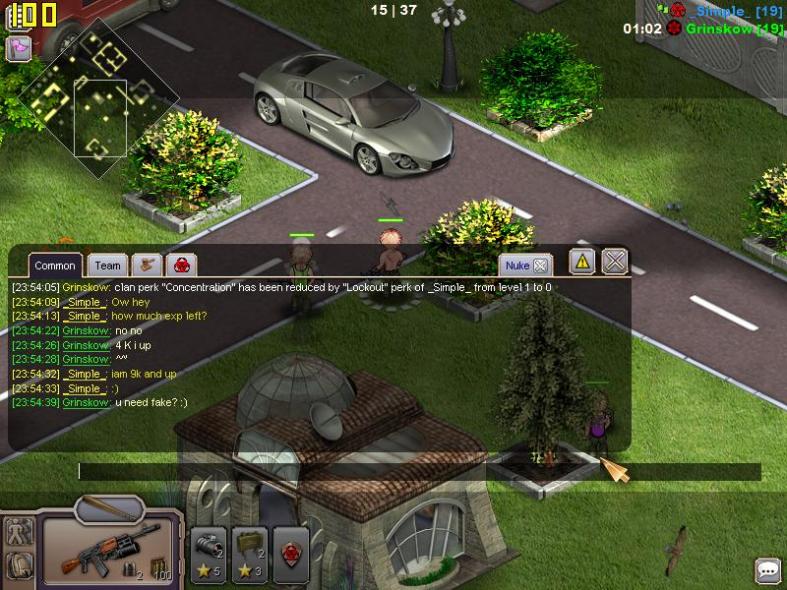
Task: Open the red emblem chat tab
Action: 182,265
